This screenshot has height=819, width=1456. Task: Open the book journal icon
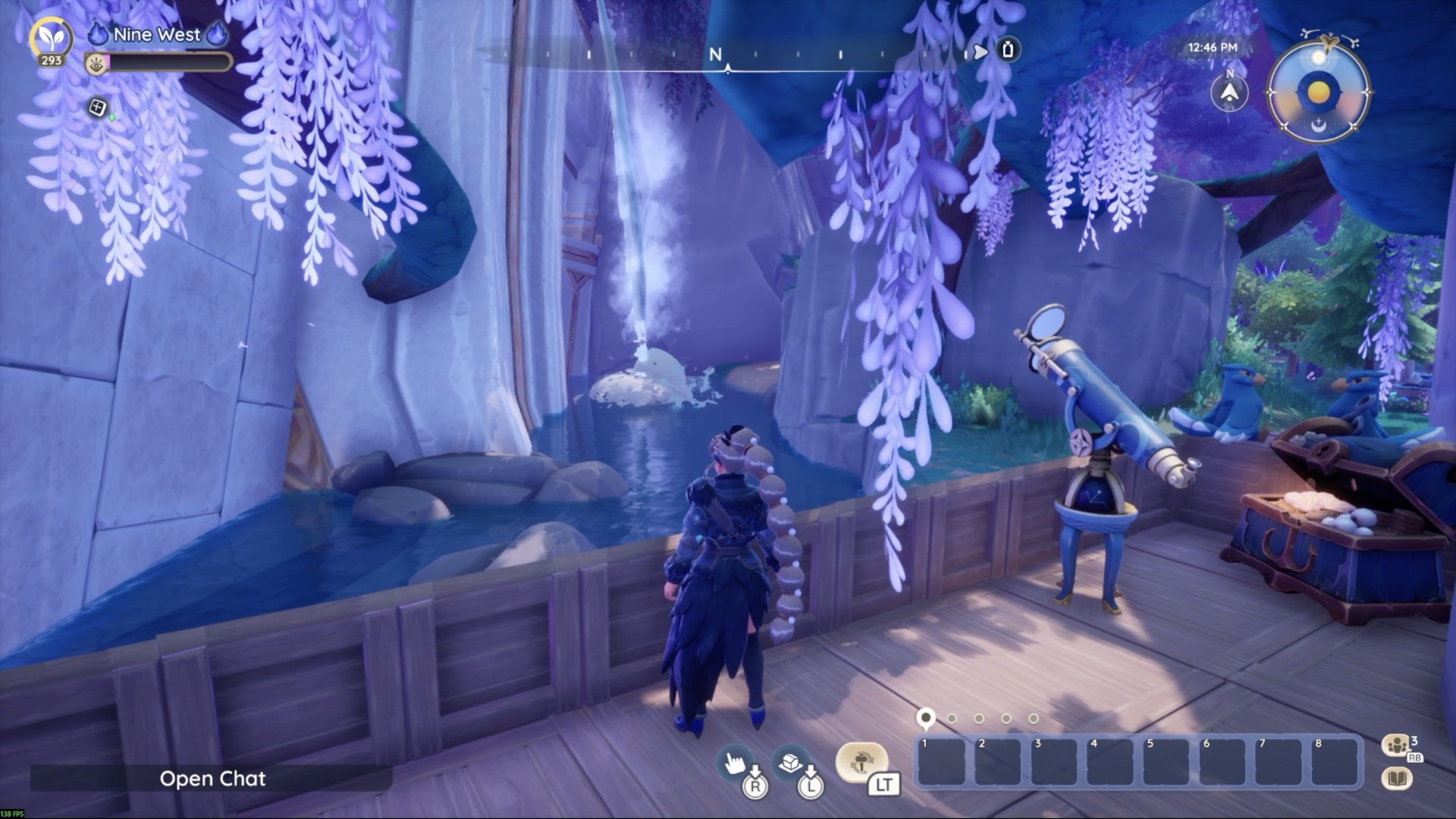coord(1397,779)
